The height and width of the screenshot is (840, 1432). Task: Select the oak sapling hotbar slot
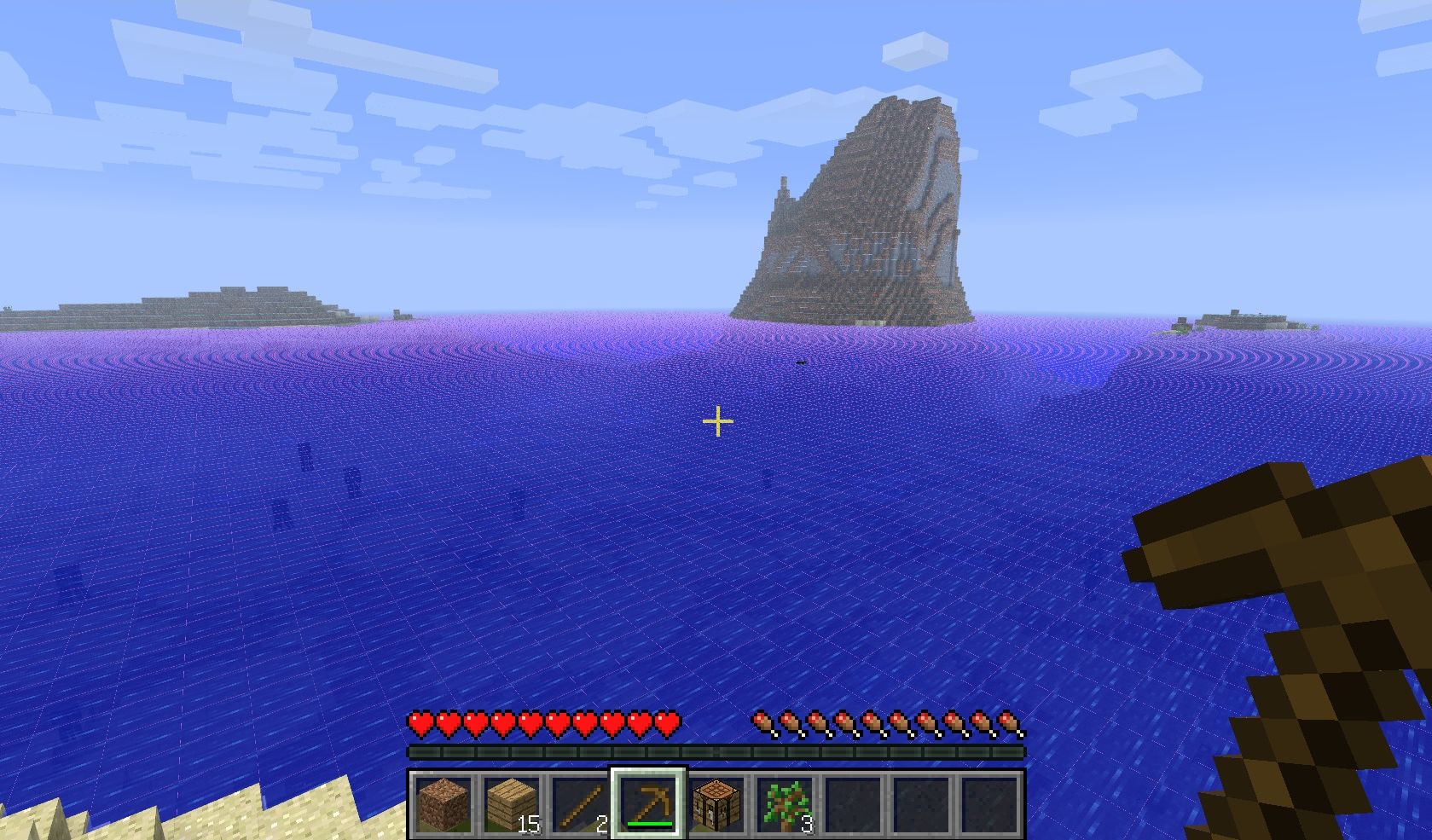tap(785, 804)
